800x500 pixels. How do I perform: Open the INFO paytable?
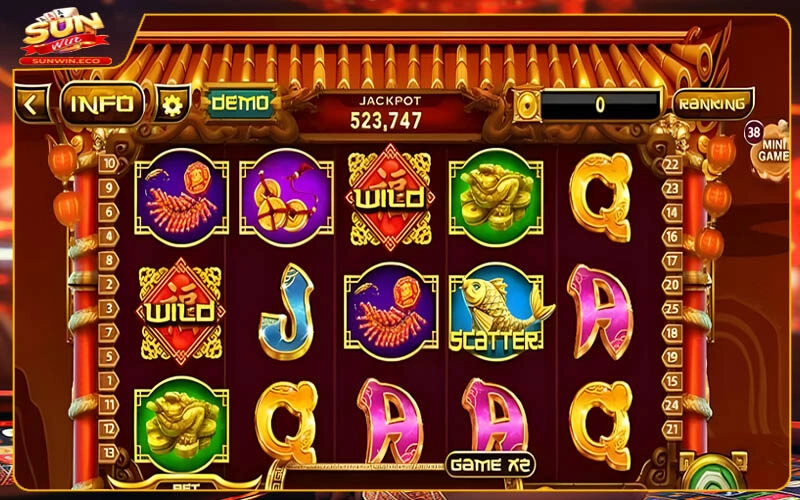point(103,103)
